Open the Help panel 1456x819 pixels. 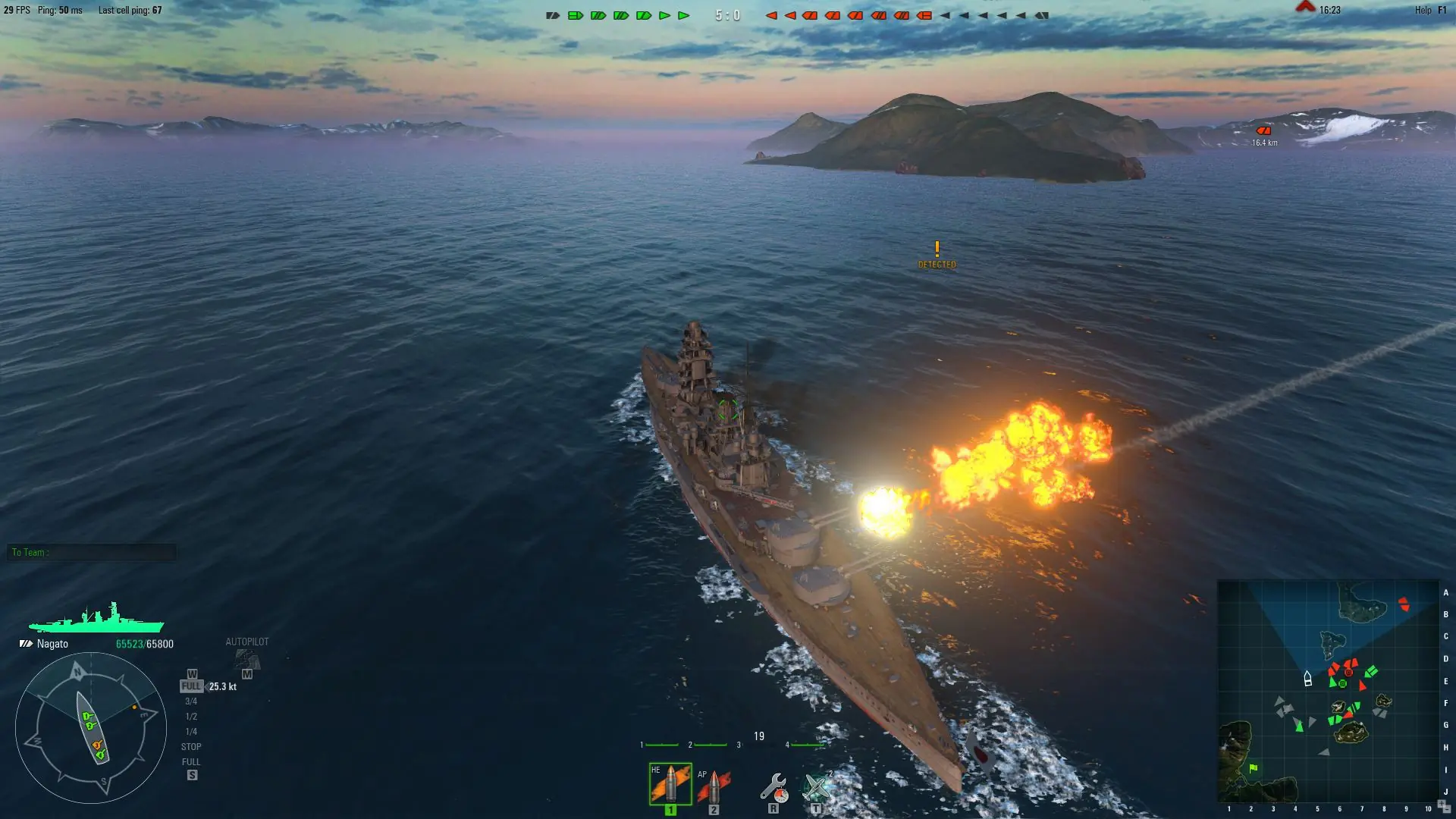[1423, 10]
